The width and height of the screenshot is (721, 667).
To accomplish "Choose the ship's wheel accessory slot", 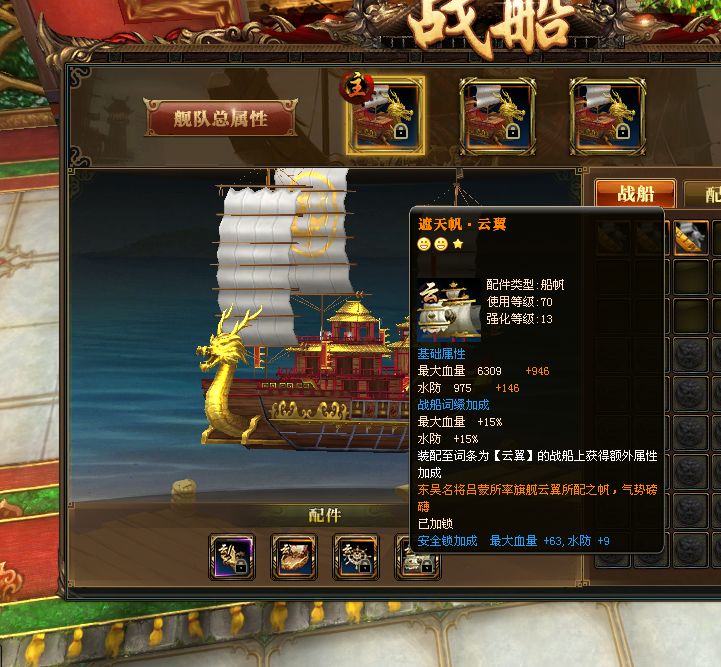I will (355, 557).
